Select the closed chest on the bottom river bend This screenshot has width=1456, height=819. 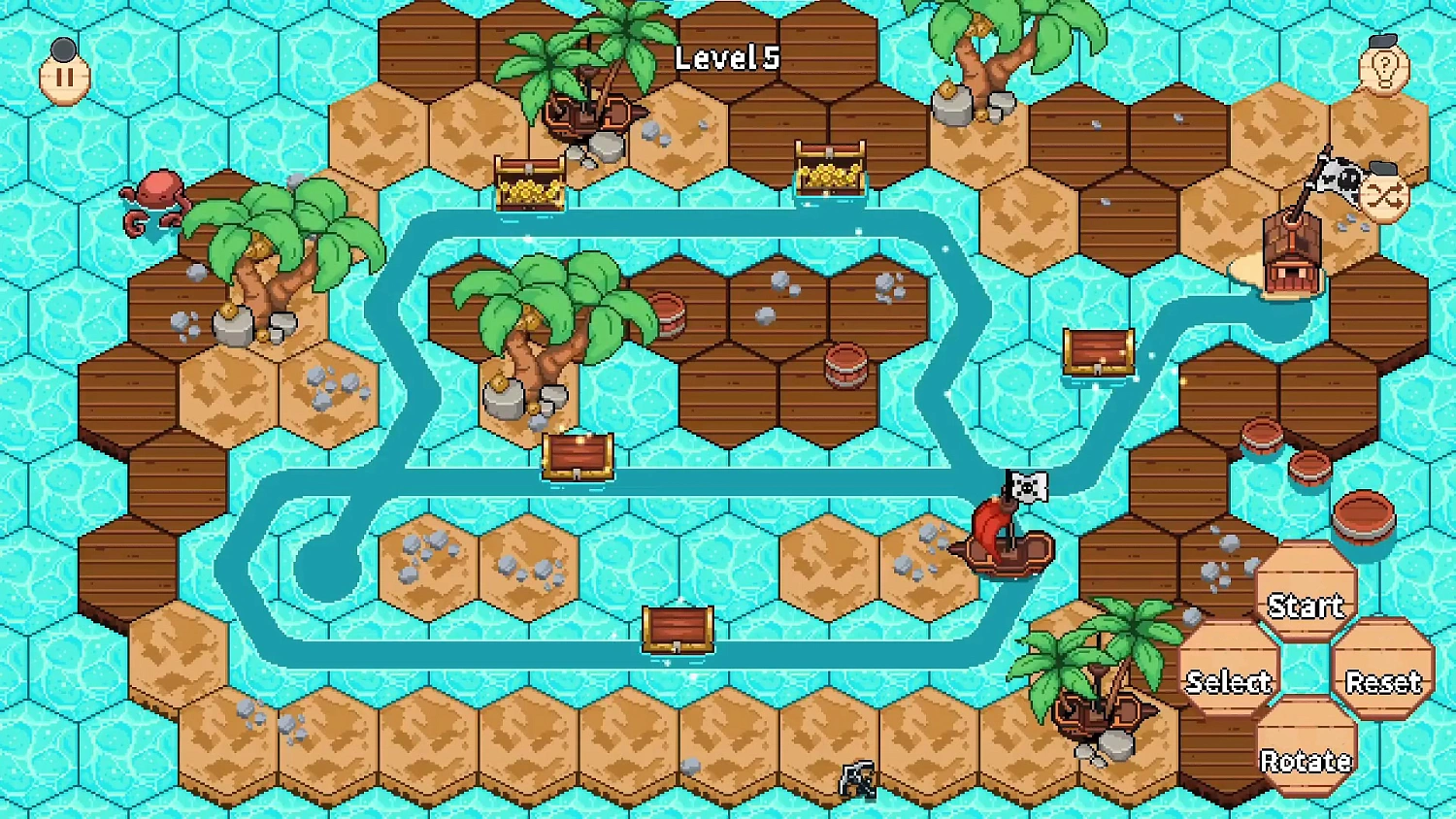coord(679,631)
